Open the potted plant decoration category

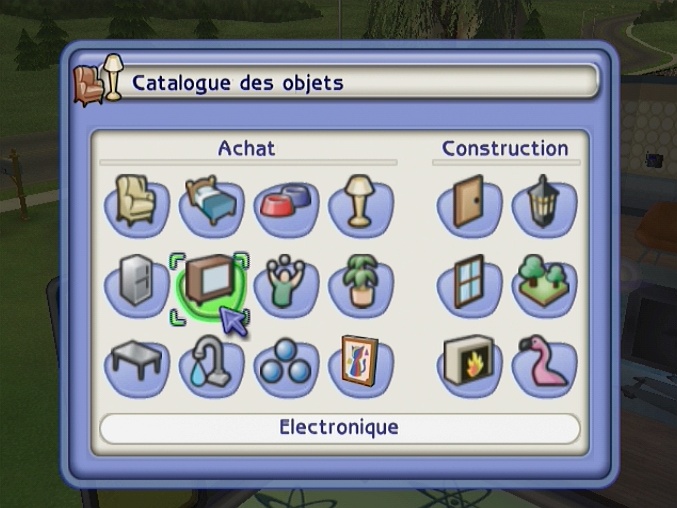tap(360, 285)
